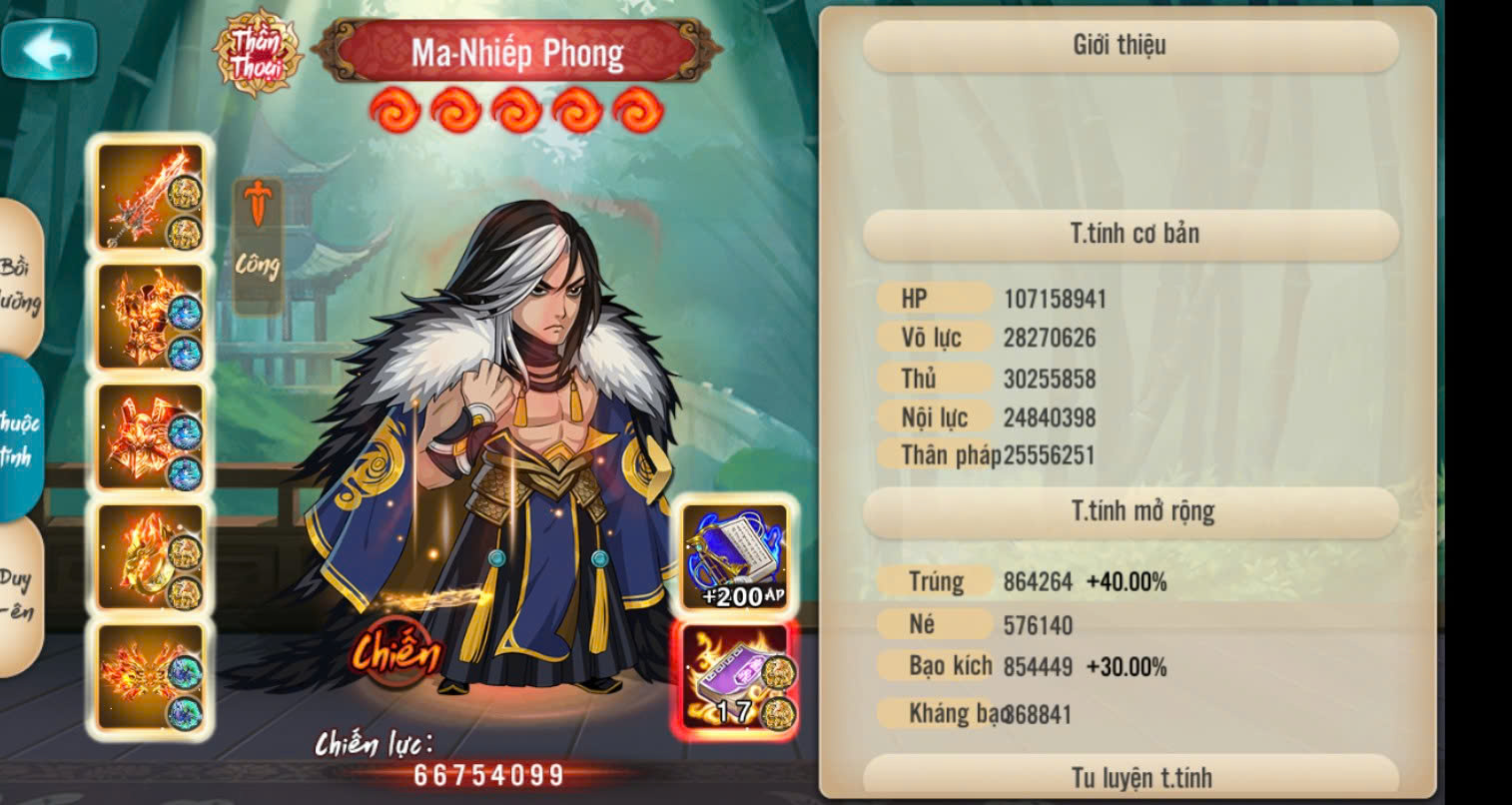Open the Duy ên side tab
This screenshot has width=1512, height=805.
point(18,593)
